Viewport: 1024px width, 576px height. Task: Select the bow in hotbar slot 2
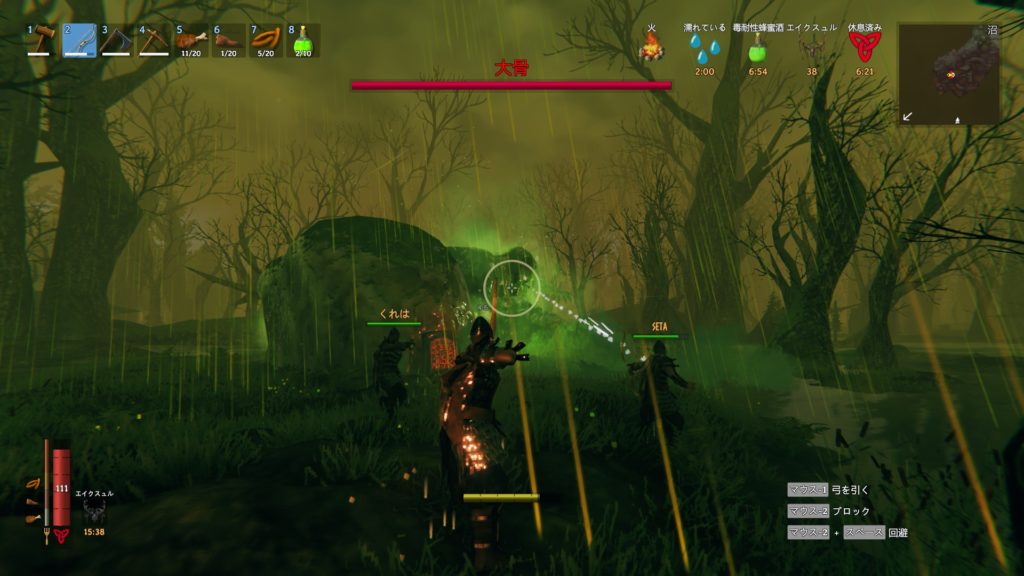(80, 40)
